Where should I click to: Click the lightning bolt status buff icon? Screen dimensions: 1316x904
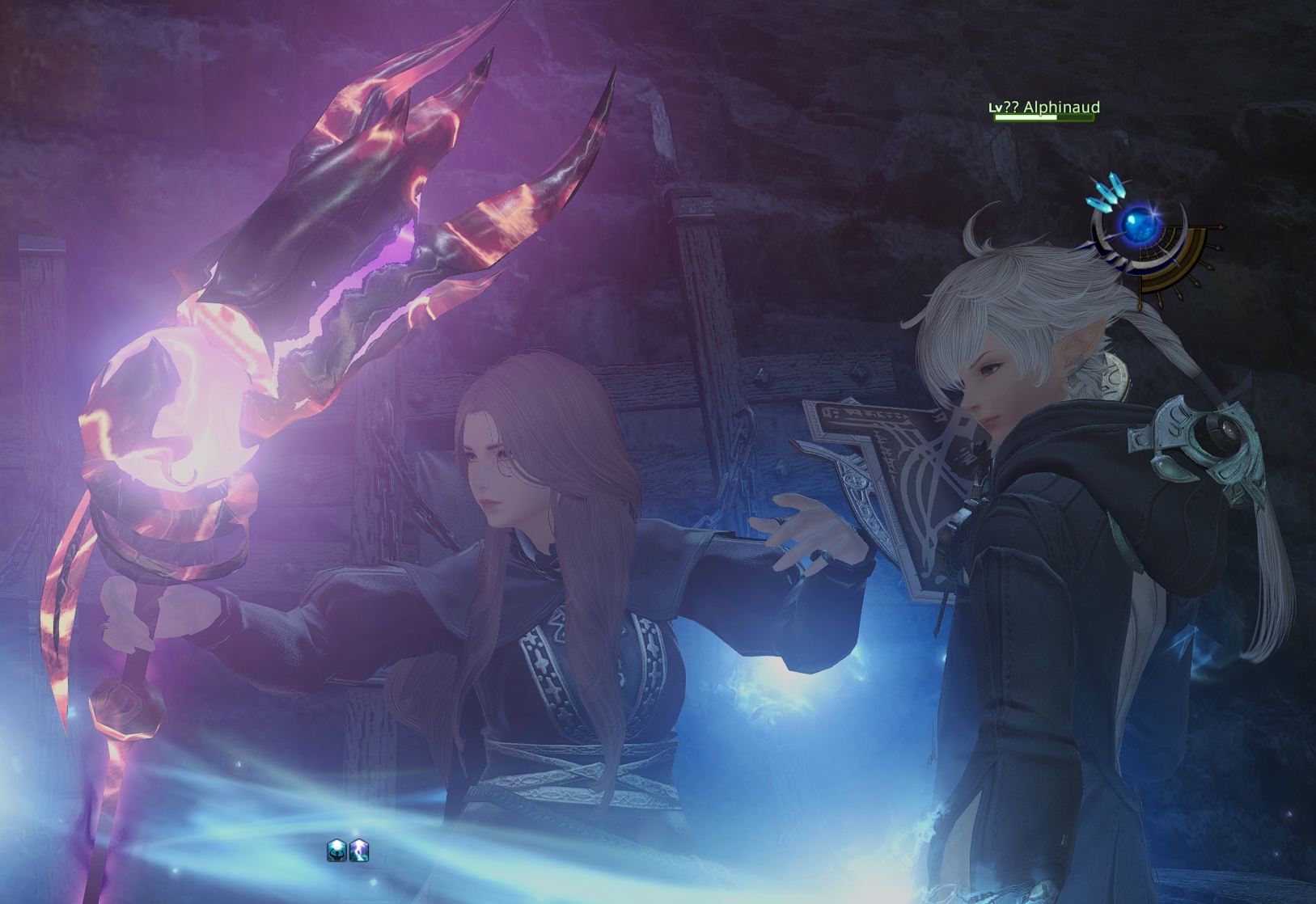point(359,850)
